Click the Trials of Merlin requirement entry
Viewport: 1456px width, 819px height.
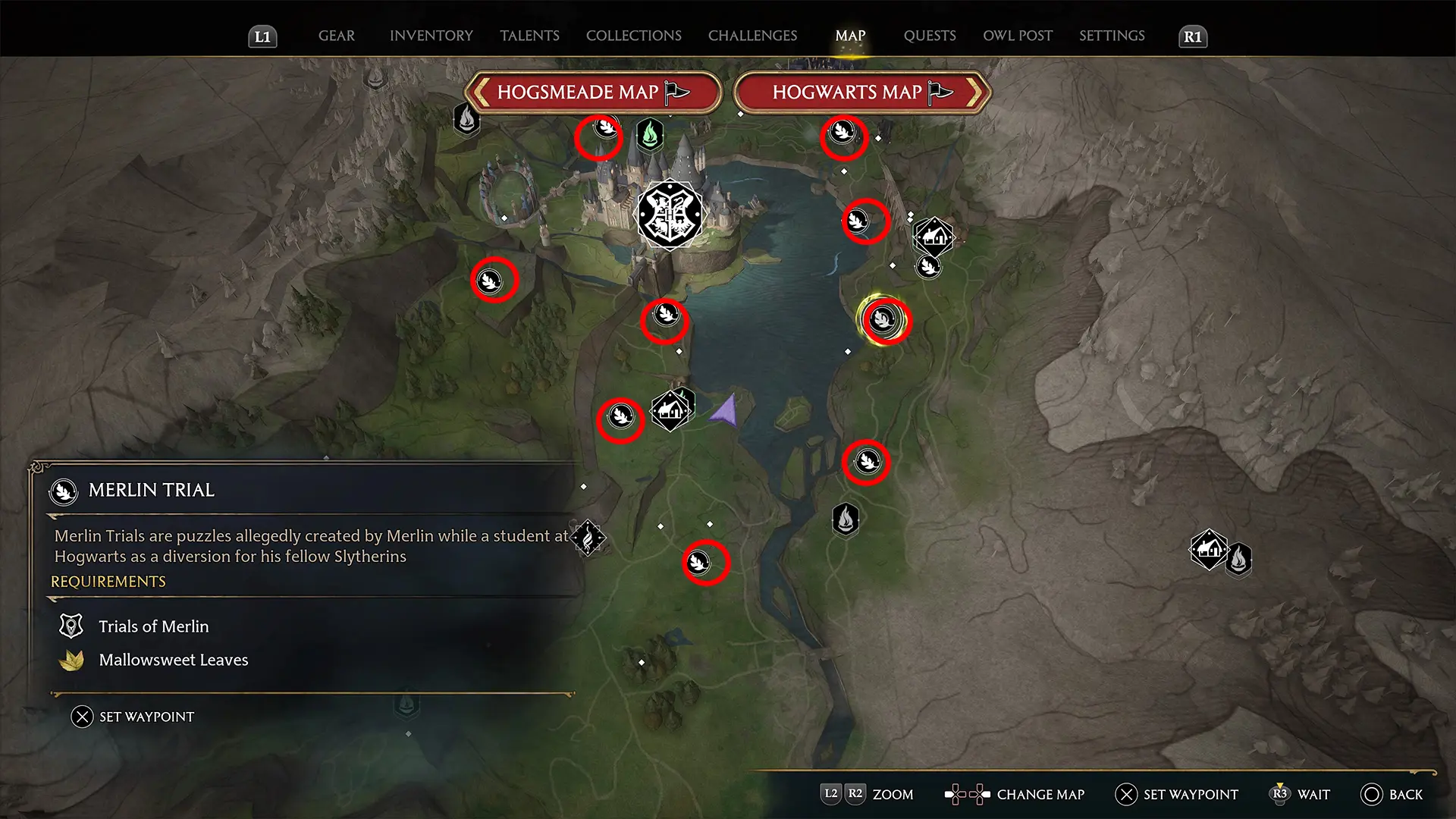[x=153, y=626]
